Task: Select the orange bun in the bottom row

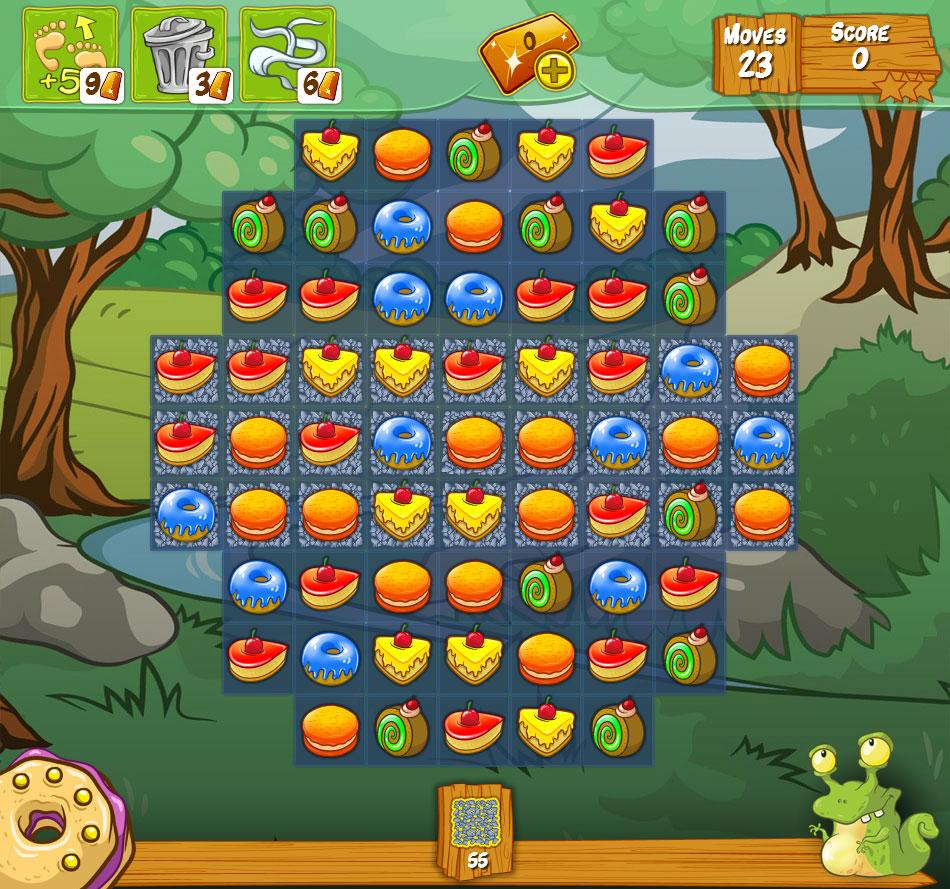Action: [x=330, y=729]
